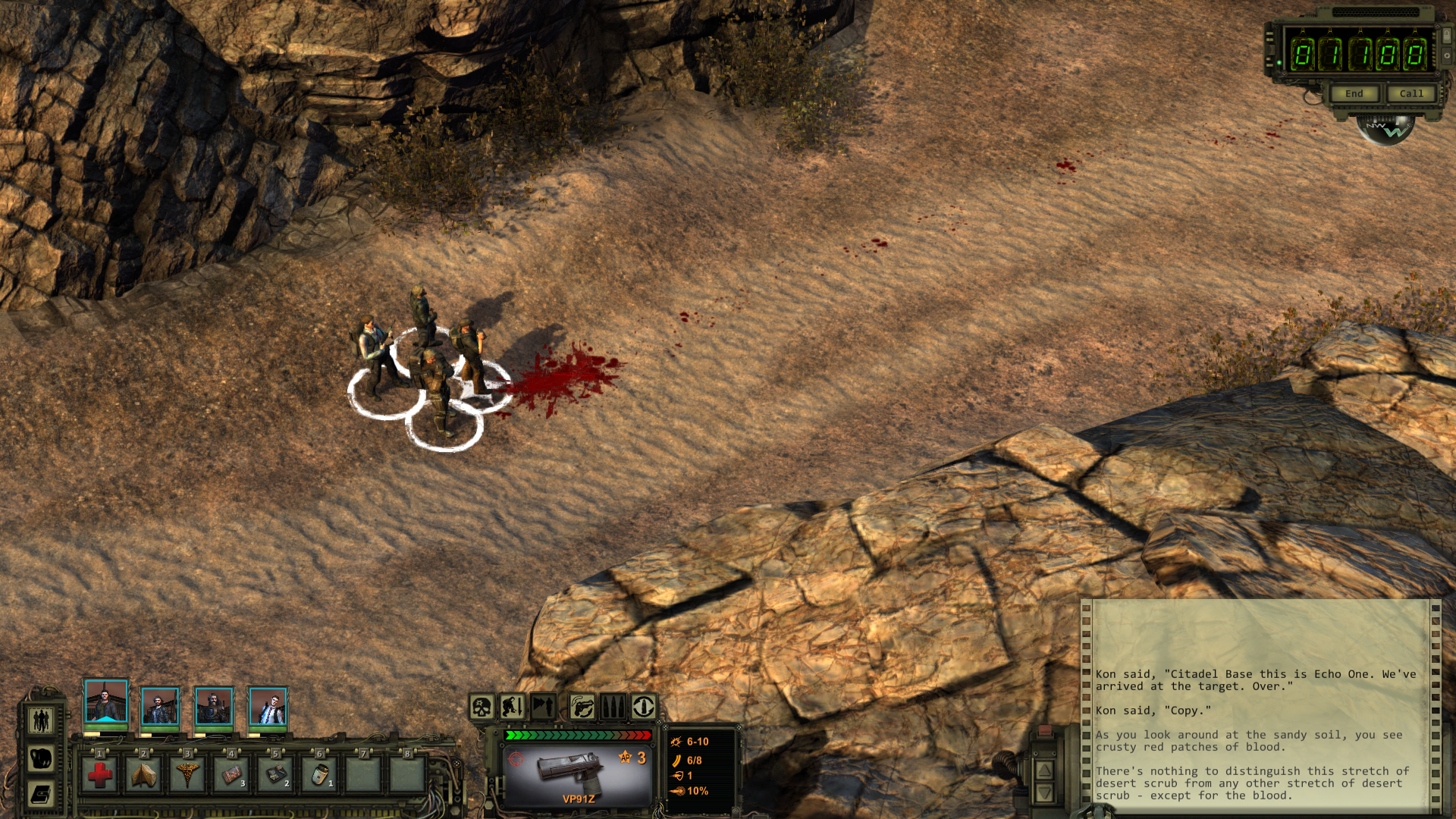The height and width of the screenshot is (819, 1456).
Task: Open the backpack inventory button
Action: tap(41, 757)
